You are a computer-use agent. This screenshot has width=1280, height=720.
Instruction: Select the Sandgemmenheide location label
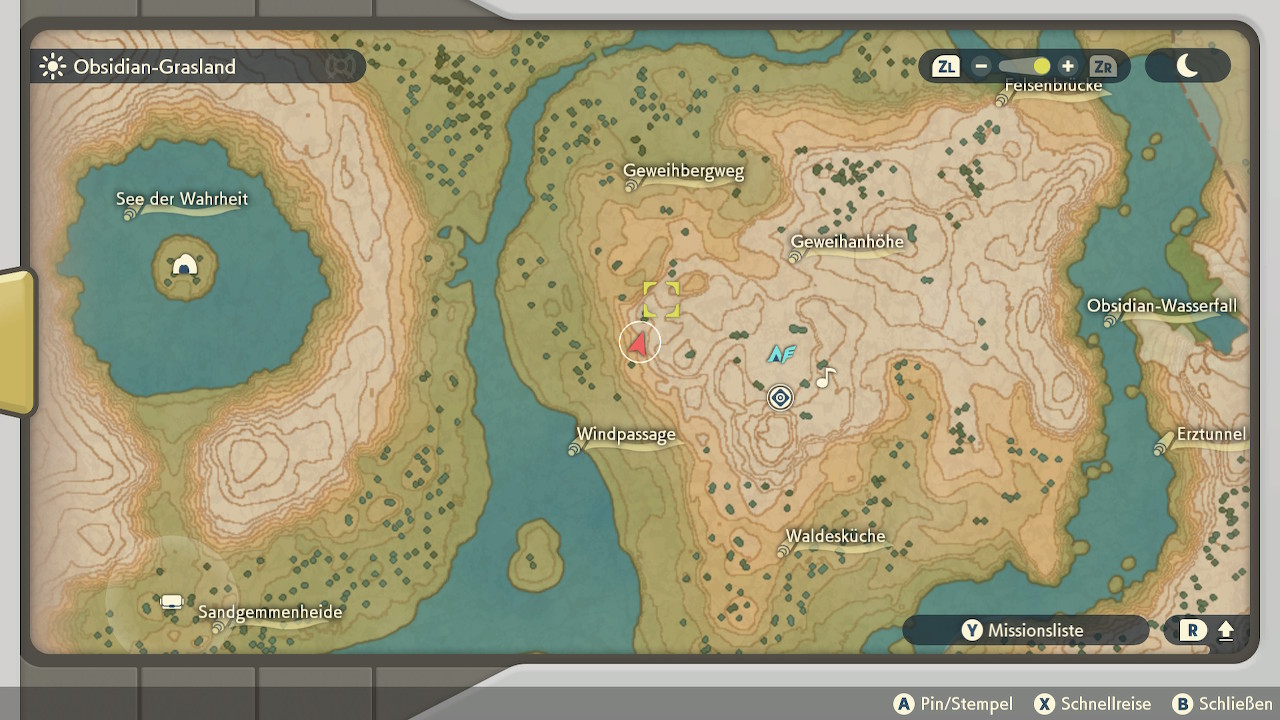[x=270, y=612]
